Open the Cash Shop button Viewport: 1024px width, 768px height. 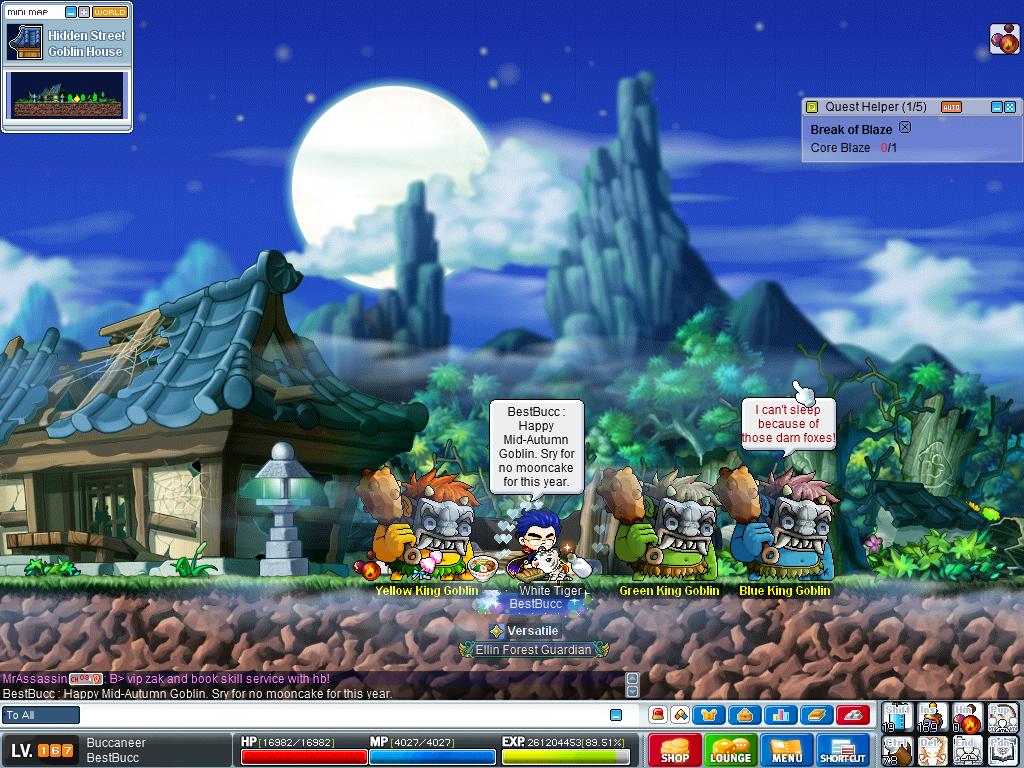pyautogui.click(x=675, y=750)
